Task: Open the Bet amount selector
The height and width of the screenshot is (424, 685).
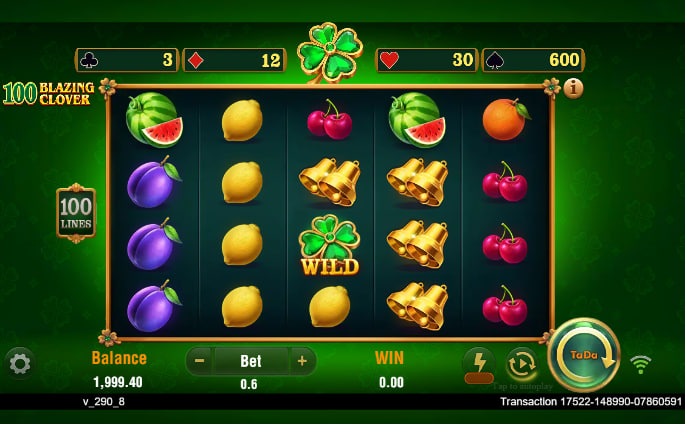Action: coord(250,361)
